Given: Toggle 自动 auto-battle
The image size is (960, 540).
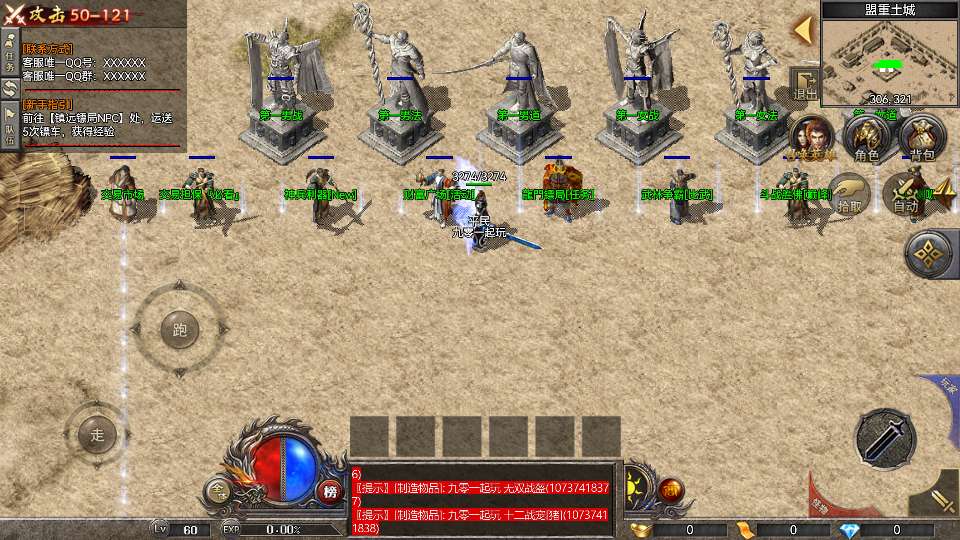Looking at the screenshot, I should point(906,193).
